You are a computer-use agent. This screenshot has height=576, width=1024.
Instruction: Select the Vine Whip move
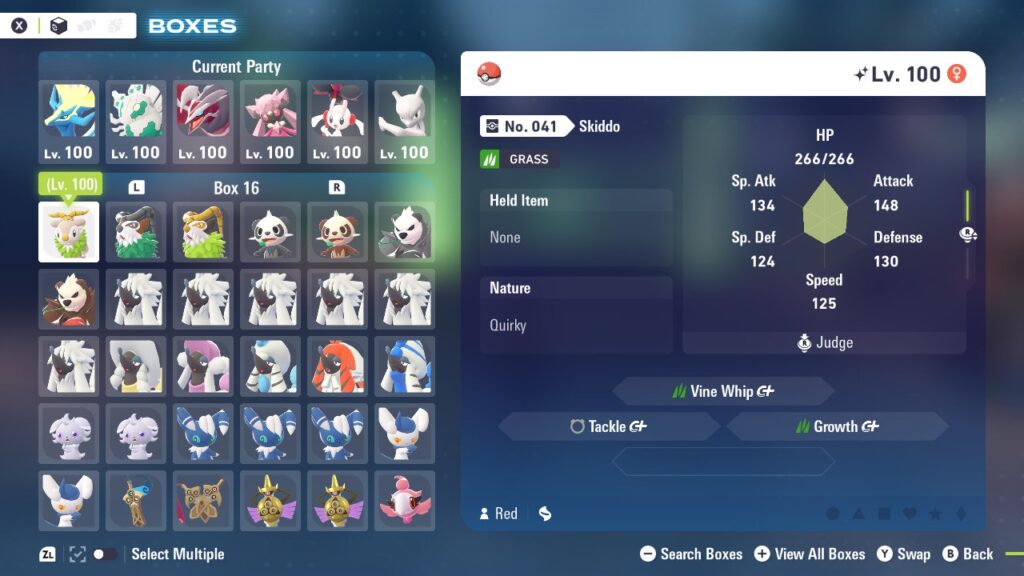pyautogui.click(x=723, y=391)
